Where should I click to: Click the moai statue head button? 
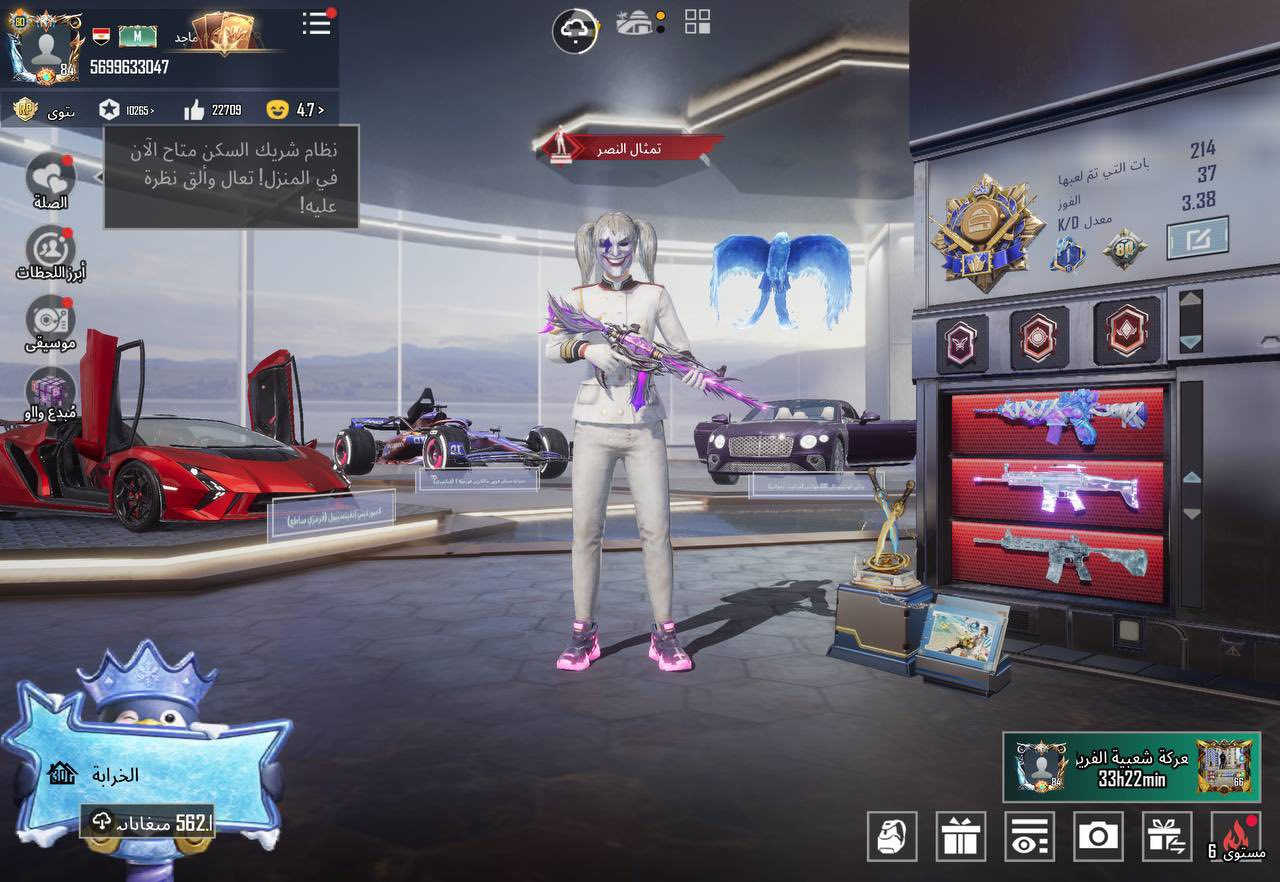coord(891,836)
